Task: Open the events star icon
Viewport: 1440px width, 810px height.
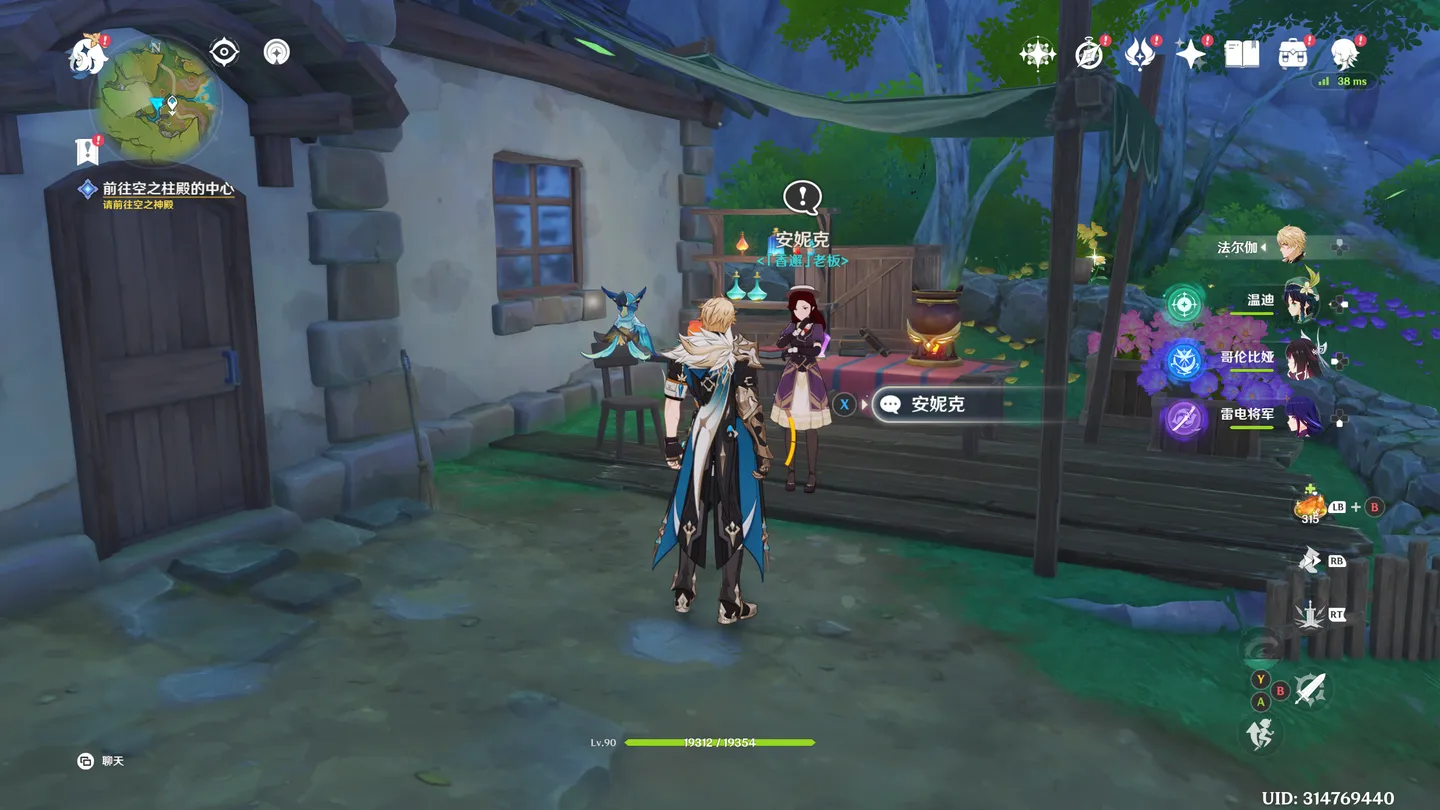Action: point(1190,55)
